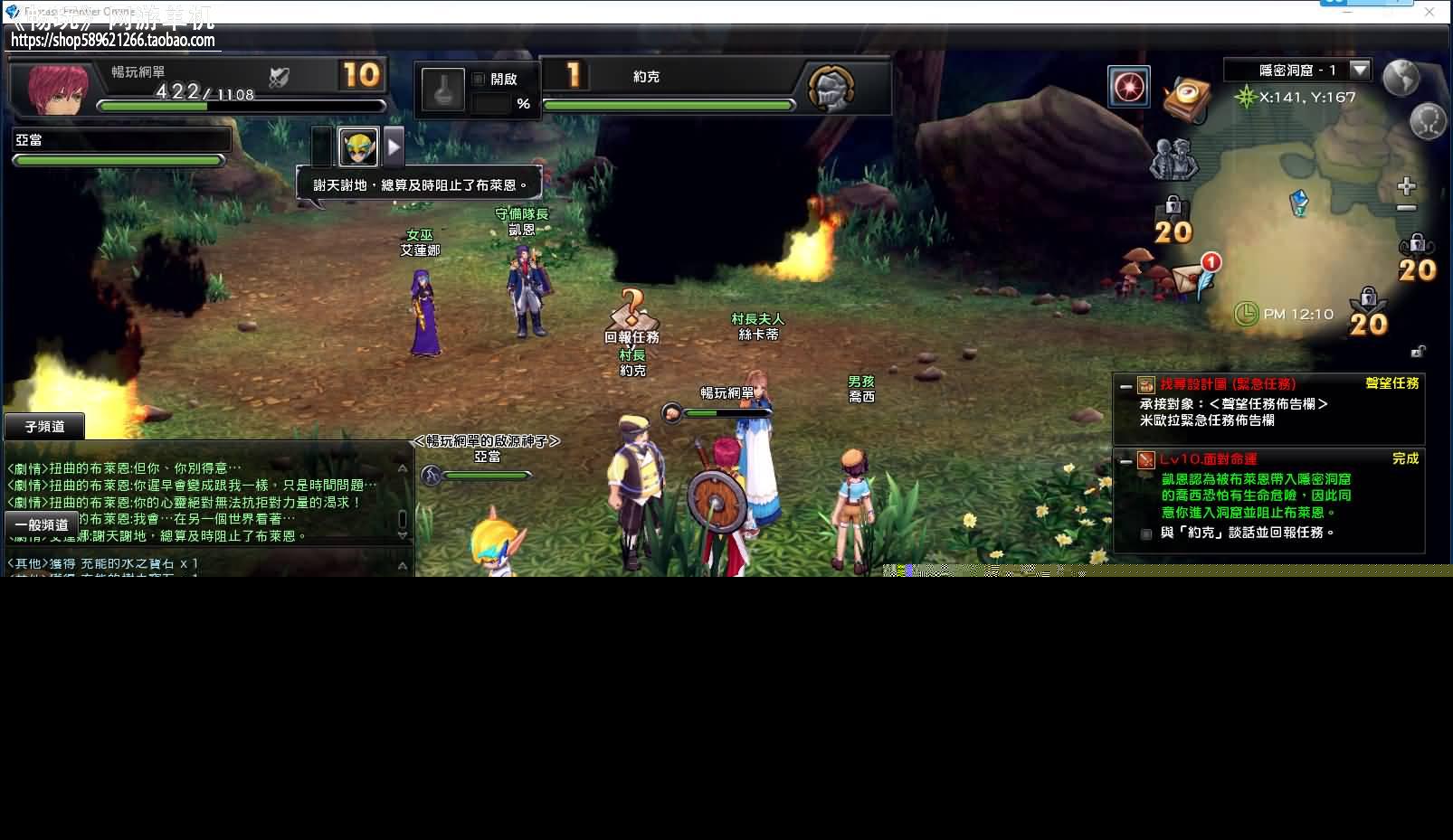
Task: Open the two-person social icon
Action: point(1173,159)
